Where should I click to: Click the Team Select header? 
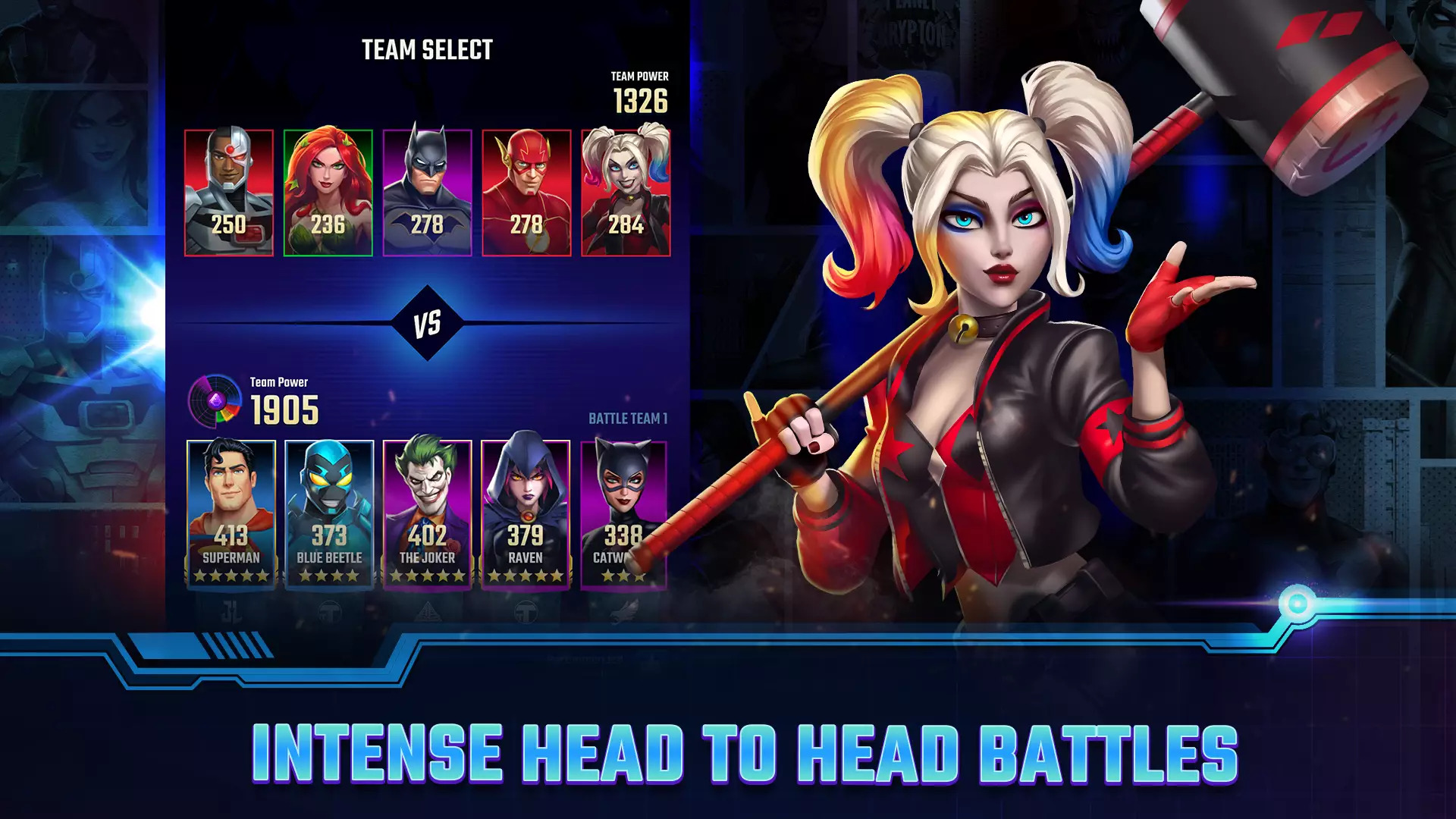click(427, 49)
